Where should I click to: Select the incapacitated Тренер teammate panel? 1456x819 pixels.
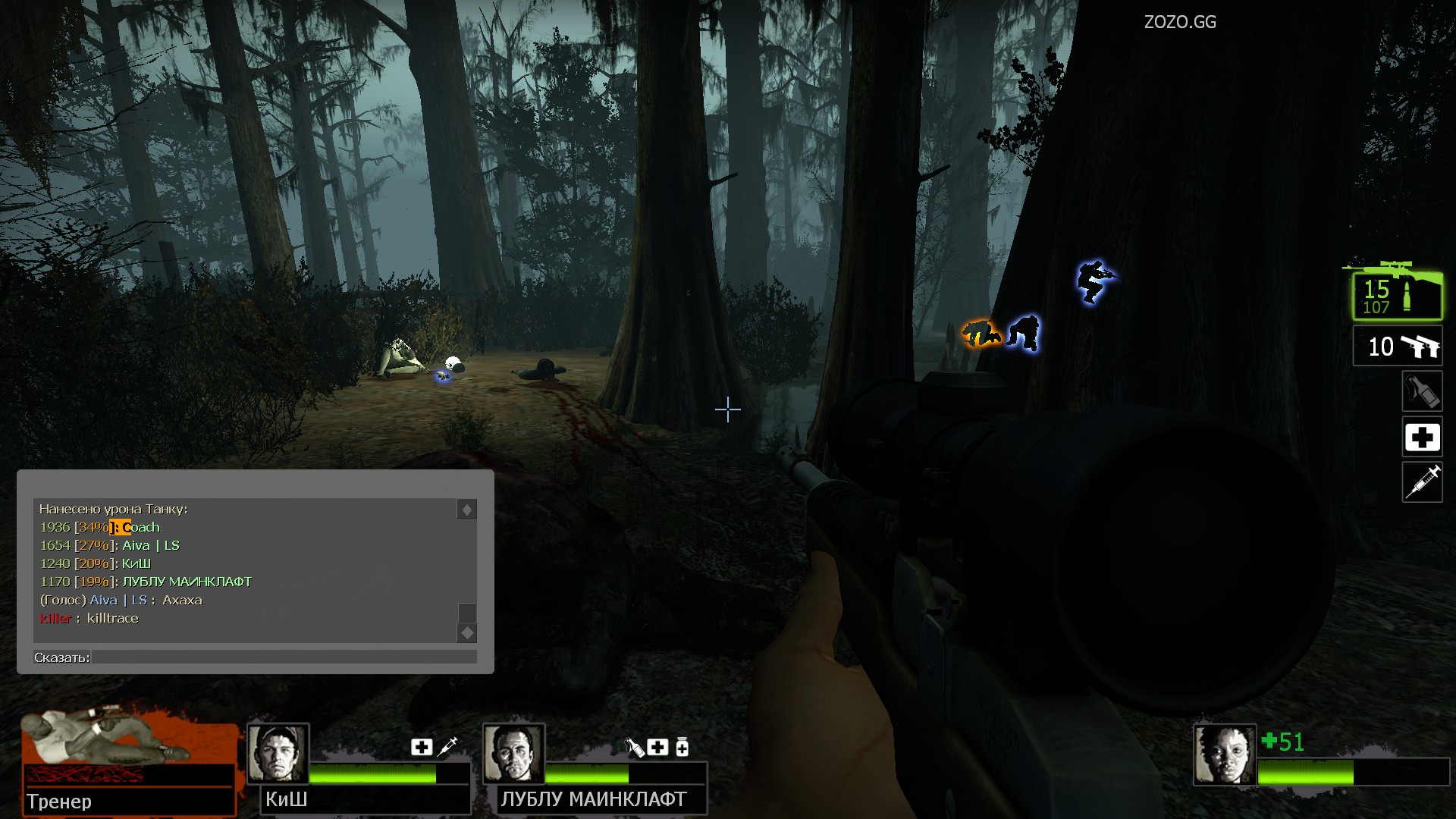[x=128, y=762]
